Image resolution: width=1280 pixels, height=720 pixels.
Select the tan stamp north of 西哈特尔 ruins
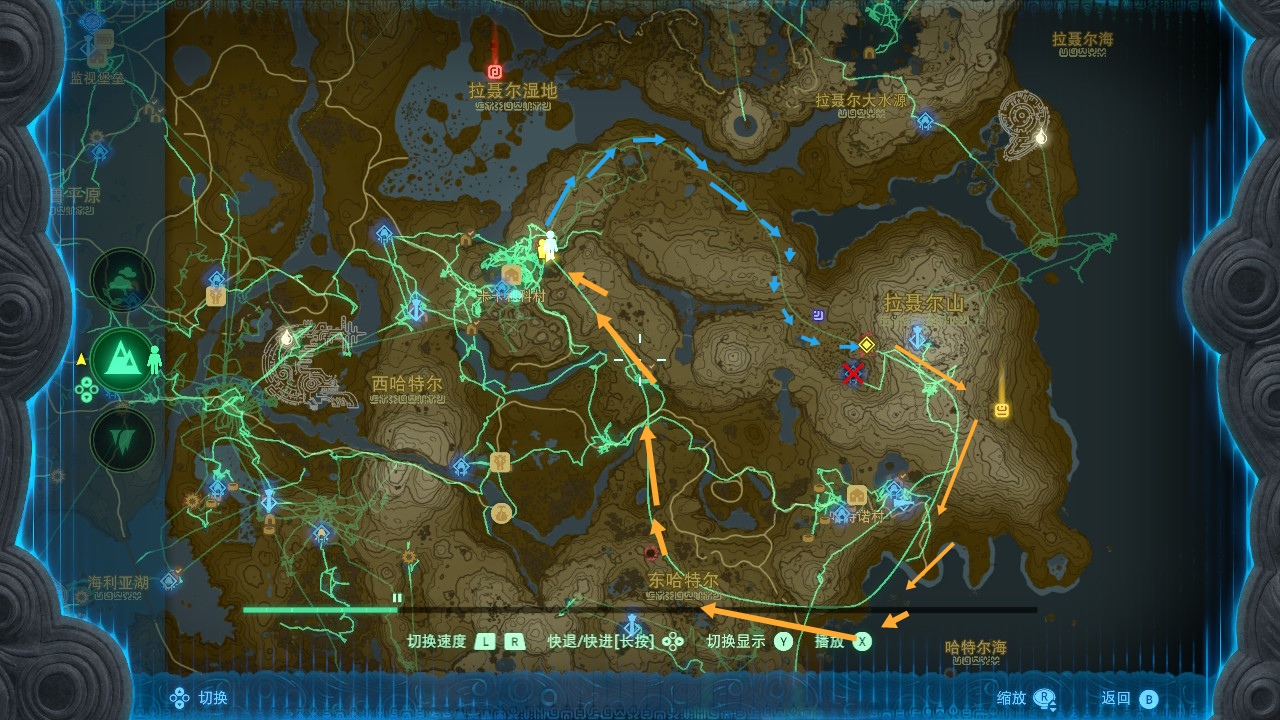[x=215, y=296]
